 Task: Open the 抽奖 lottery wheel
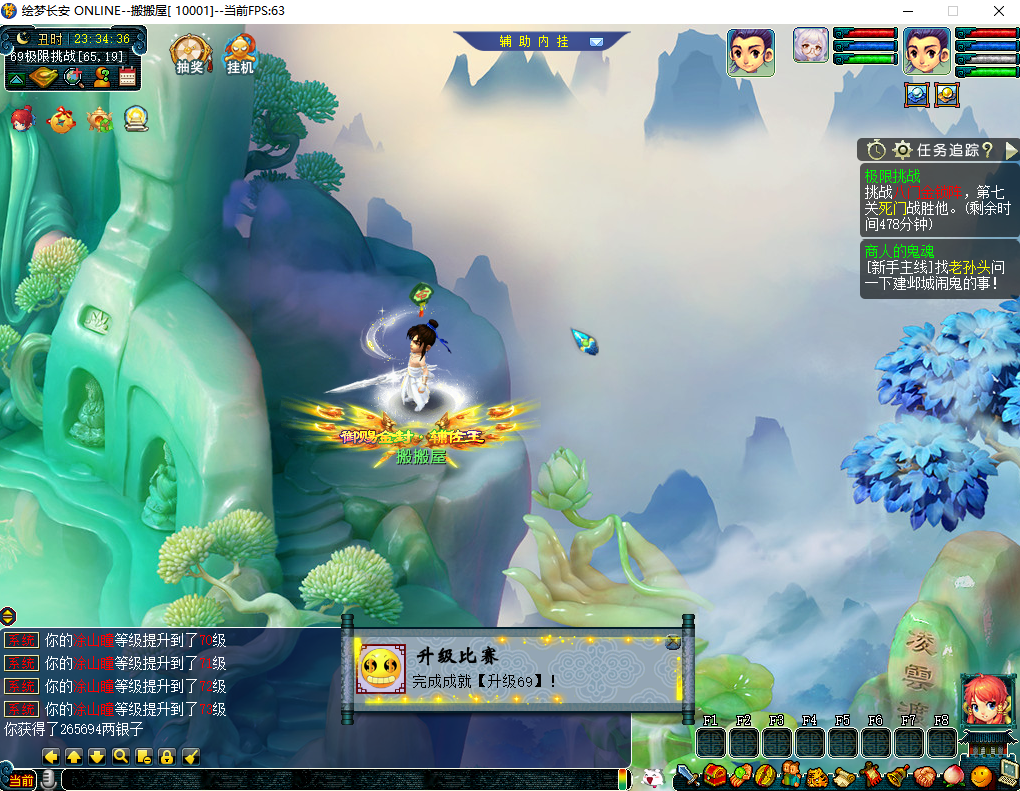[x=189, y=54]
